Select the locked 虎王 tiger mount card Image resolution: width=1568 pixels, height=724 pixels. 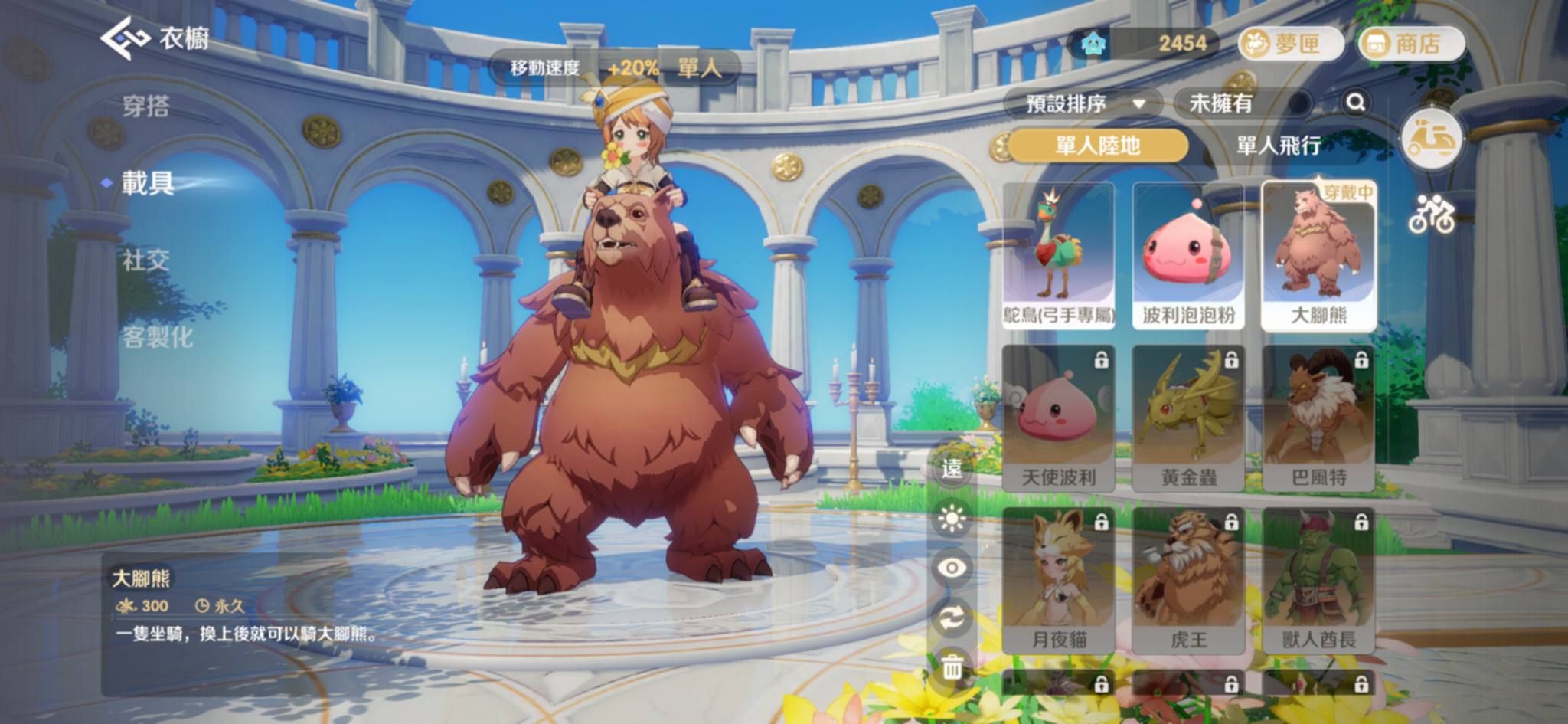(x=1188, y=580)
